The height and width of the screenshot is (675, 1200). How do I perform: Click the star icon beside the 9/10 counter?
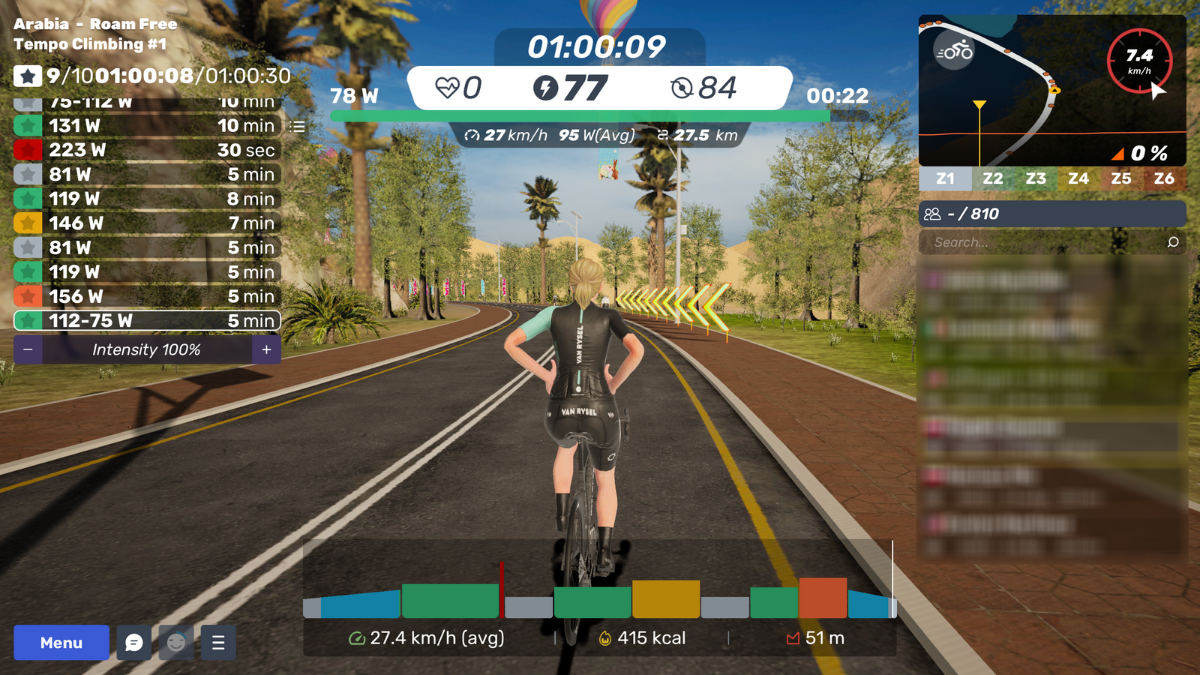click(28, 76)
